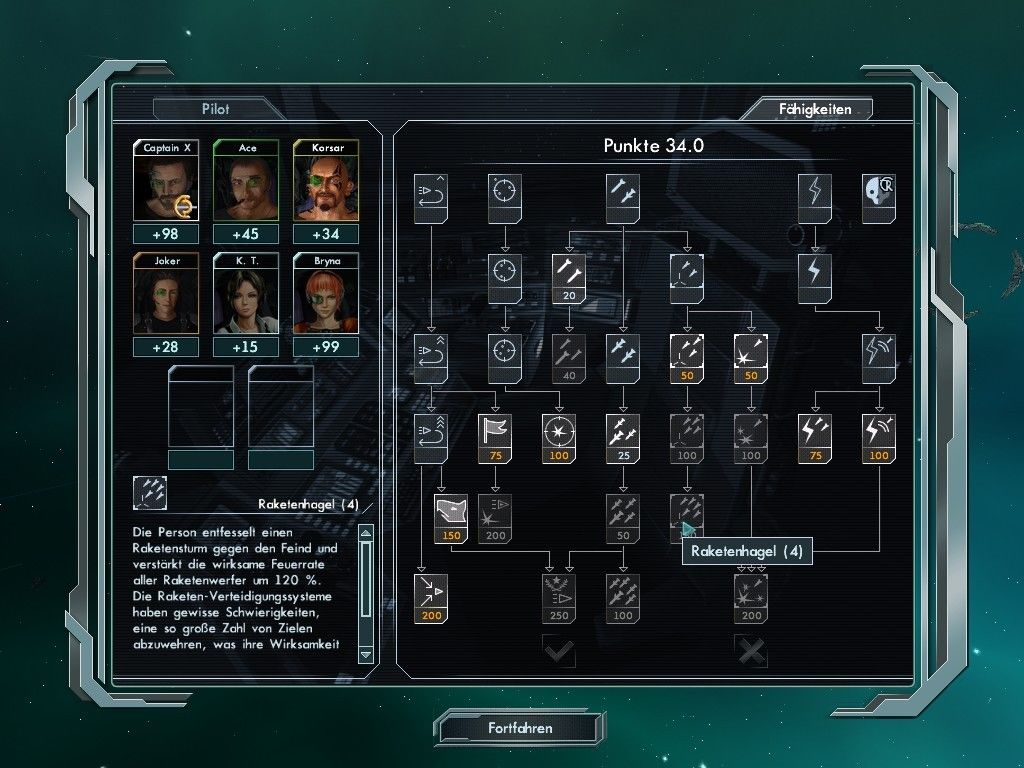Switch to the Pilot tab
Screen dimensions: 1024x768
(x=216, y=109)
